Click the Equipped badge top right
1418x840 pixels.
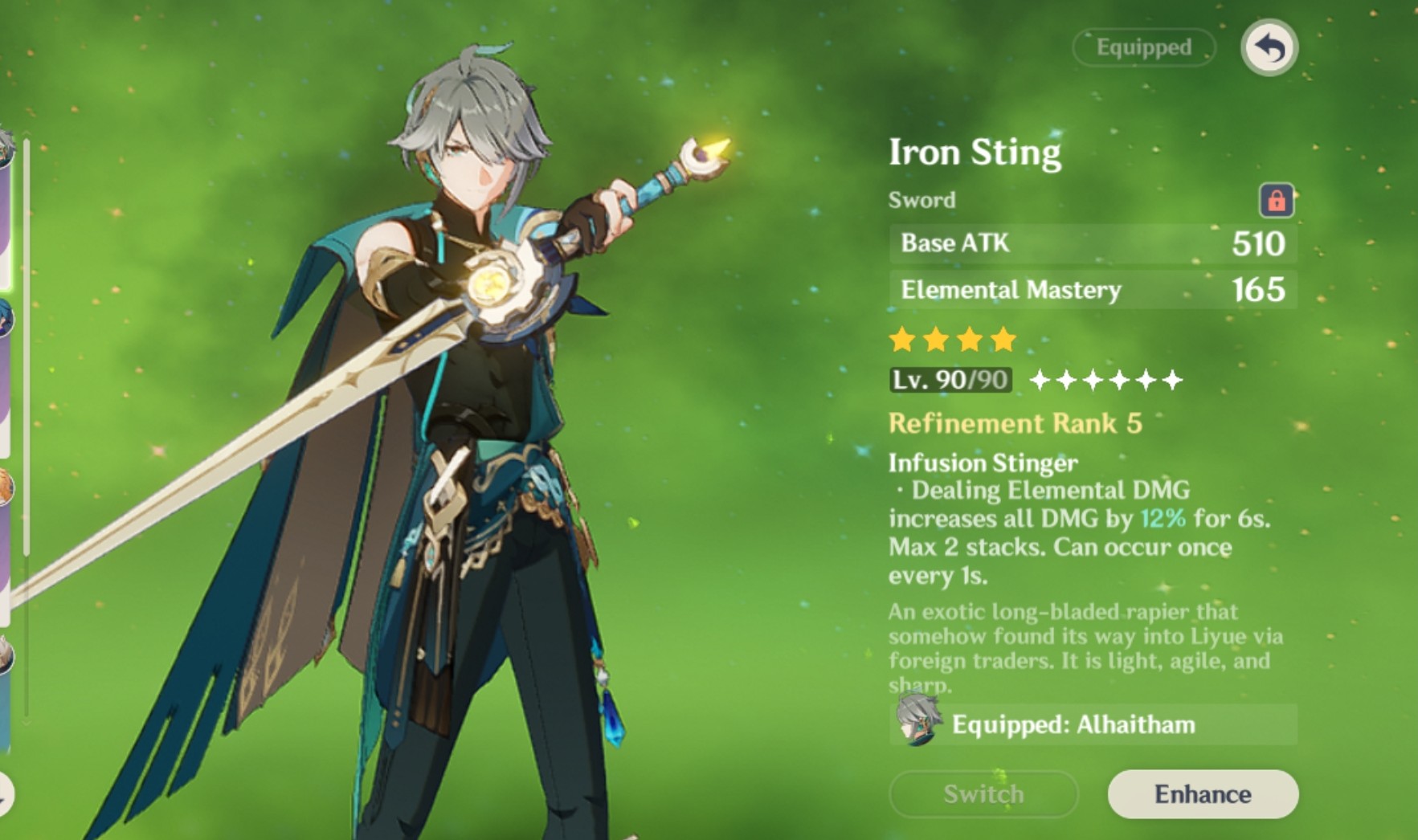(1142, 47)
